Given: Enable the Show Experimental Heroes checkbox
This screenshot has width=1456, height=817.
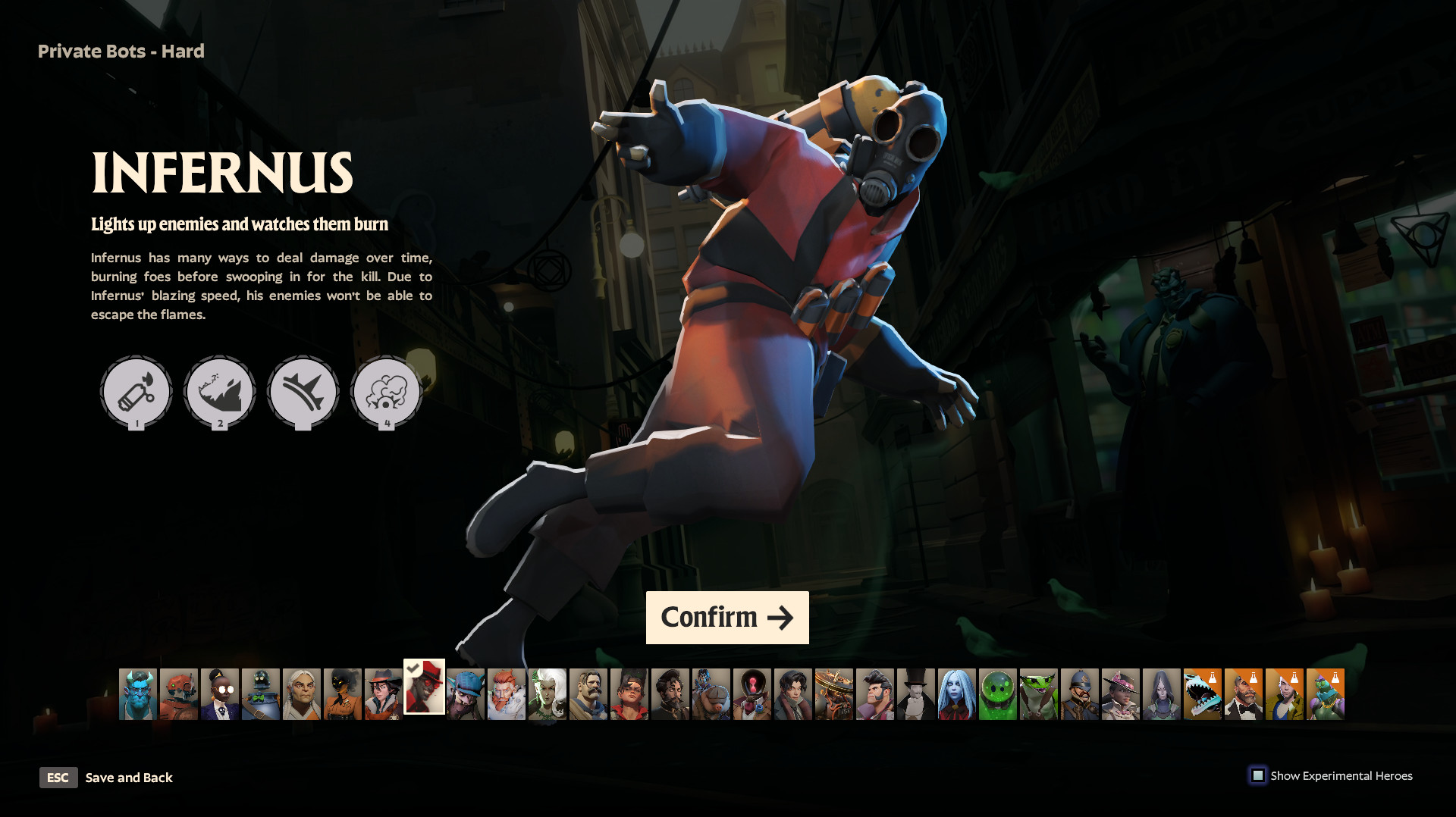Looking at the screenshot, I should (x=1259, y=775).
